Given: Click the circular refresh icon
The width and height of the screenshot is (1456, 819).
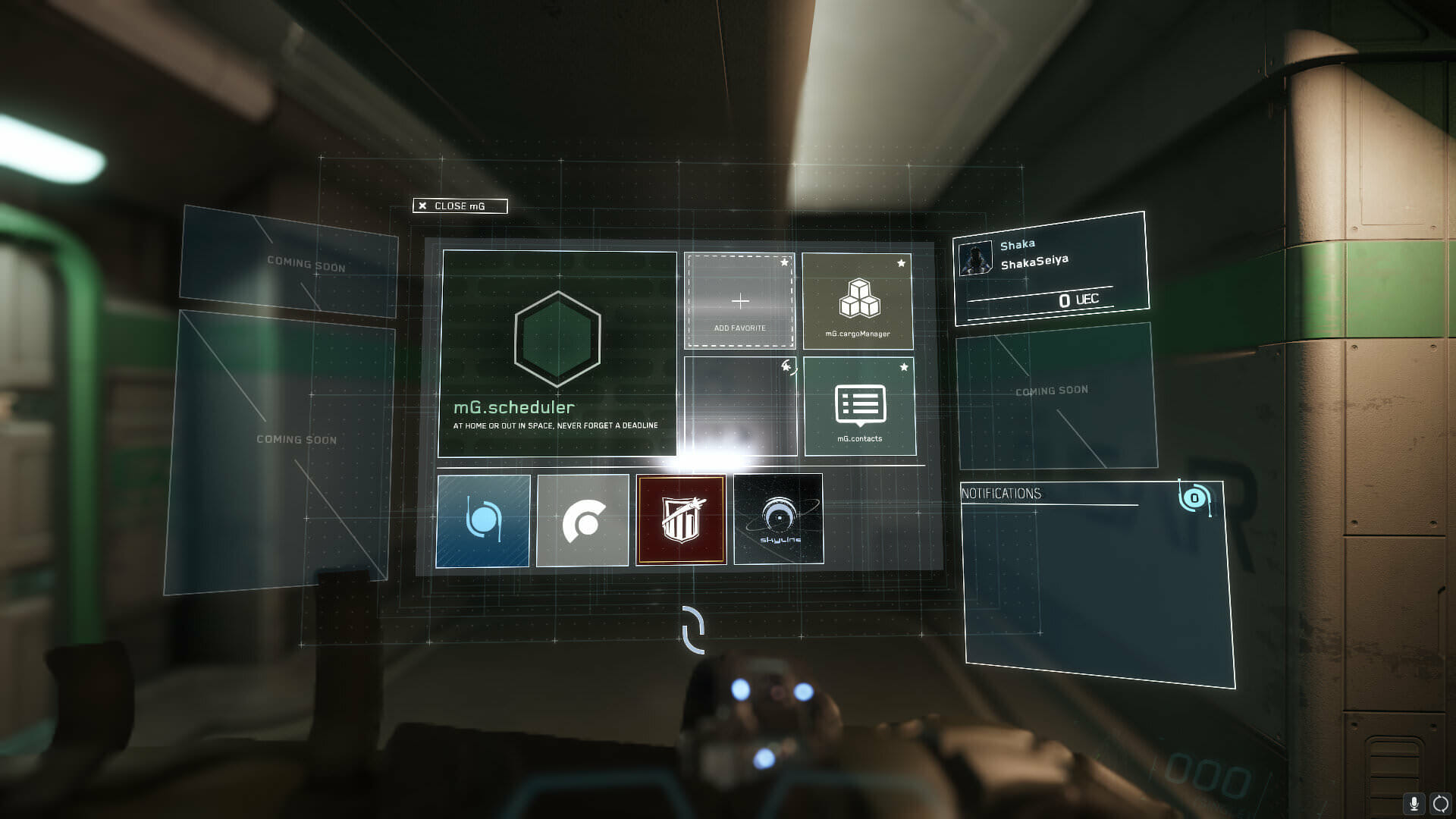Looking at the screenshot, I should (1440, 803).
